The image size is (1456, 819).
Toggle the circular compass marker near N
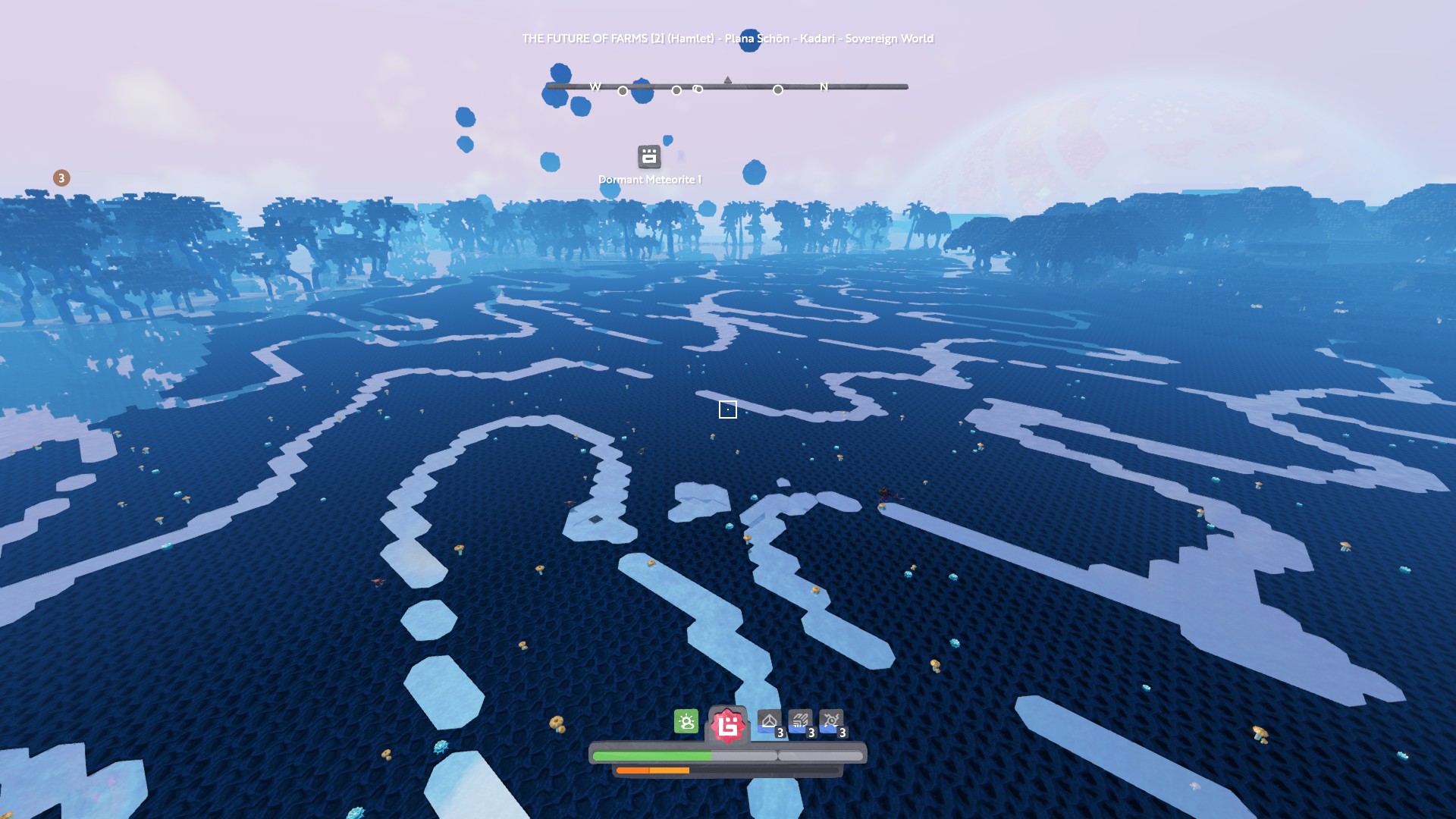click(x=777, y=90)
